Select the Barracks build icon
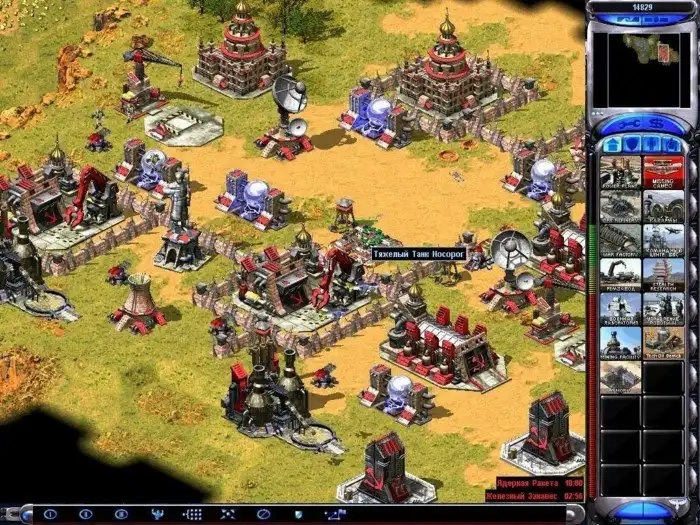 662,204
